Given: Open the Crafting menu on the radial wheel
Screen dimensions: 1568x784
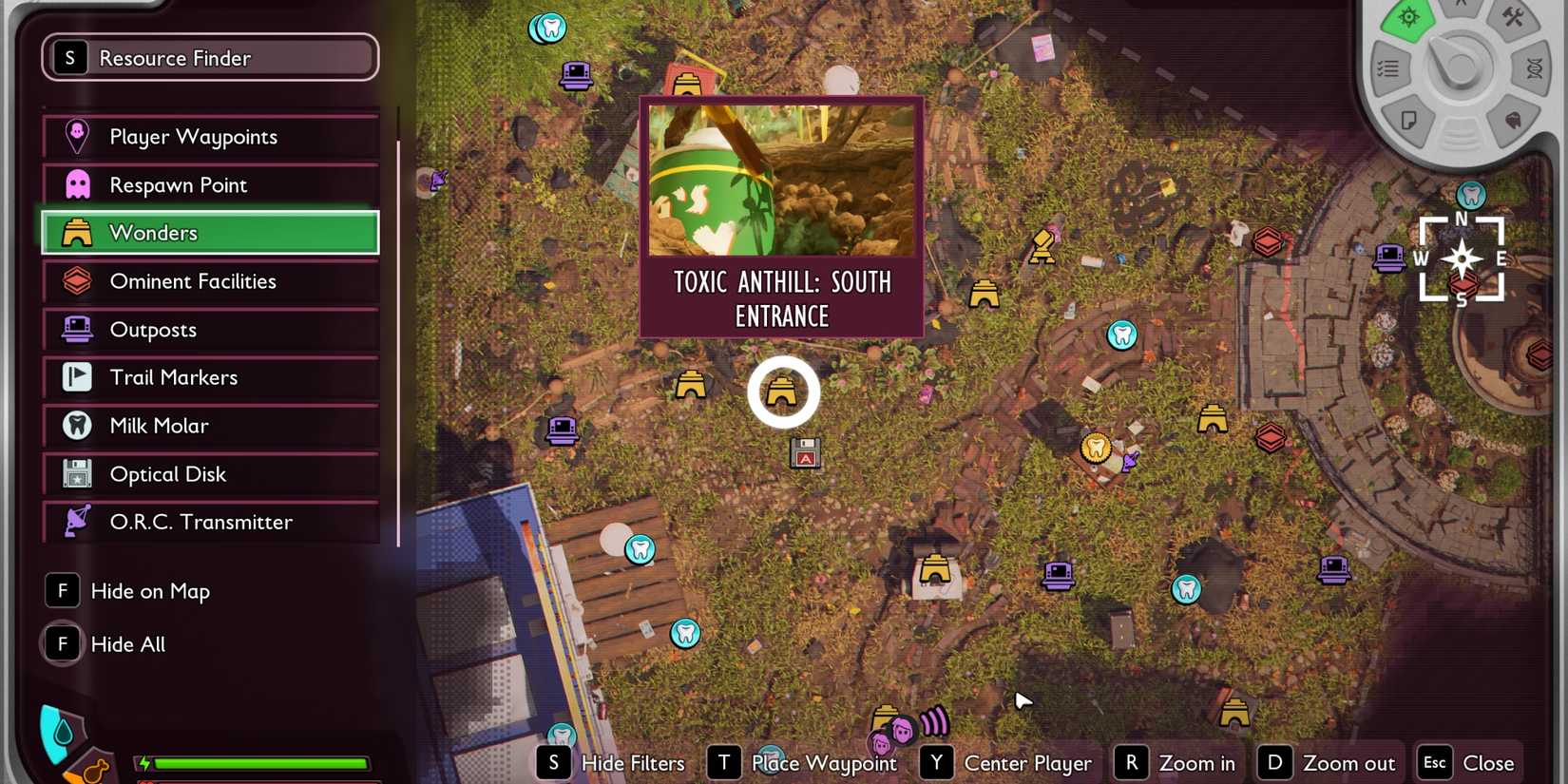Looking at the screenshot, I should pos(1514,19).
